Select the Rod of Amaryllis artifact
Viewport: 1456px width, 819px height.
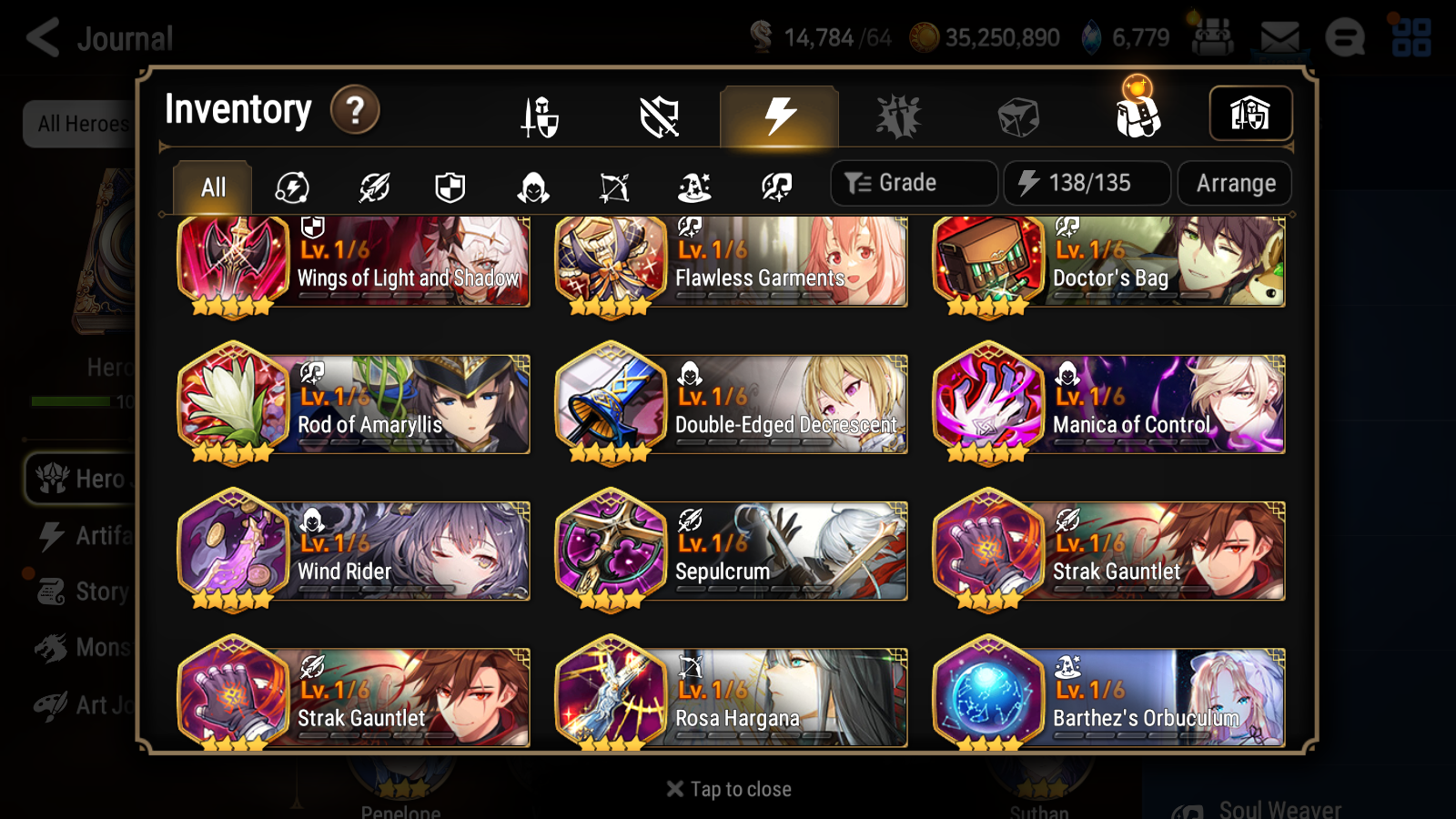click(x=353, y=405)
